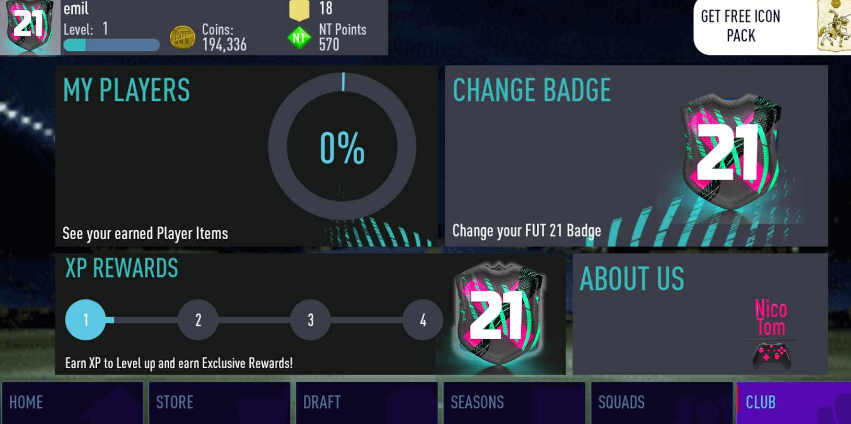The width and height of the screenshot is (851, 424).
Task: Select XP reward level 3 node
Action: click(x=311, y=320)
